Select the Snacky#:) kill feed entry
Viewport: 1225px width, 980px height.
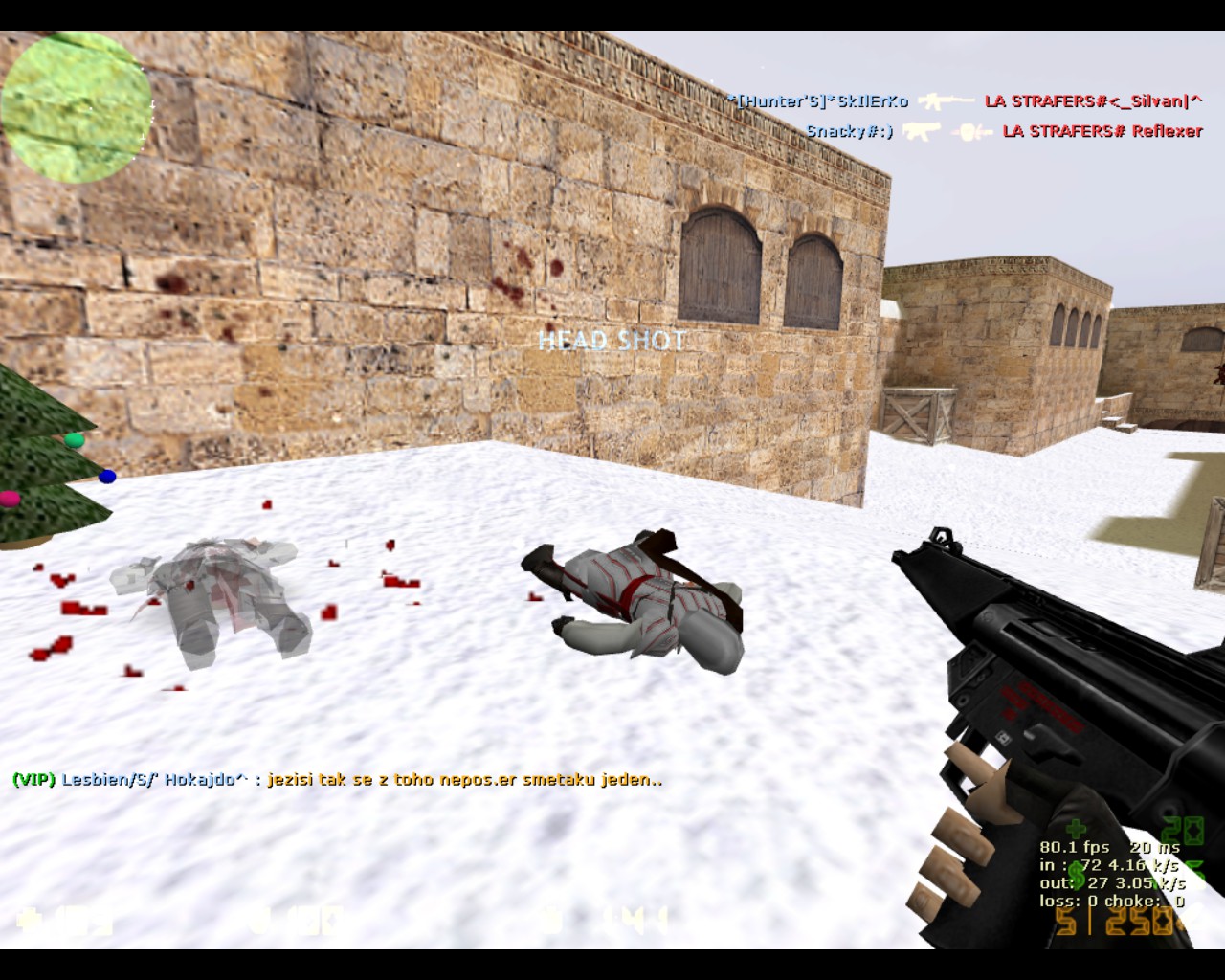pos(849,131)
